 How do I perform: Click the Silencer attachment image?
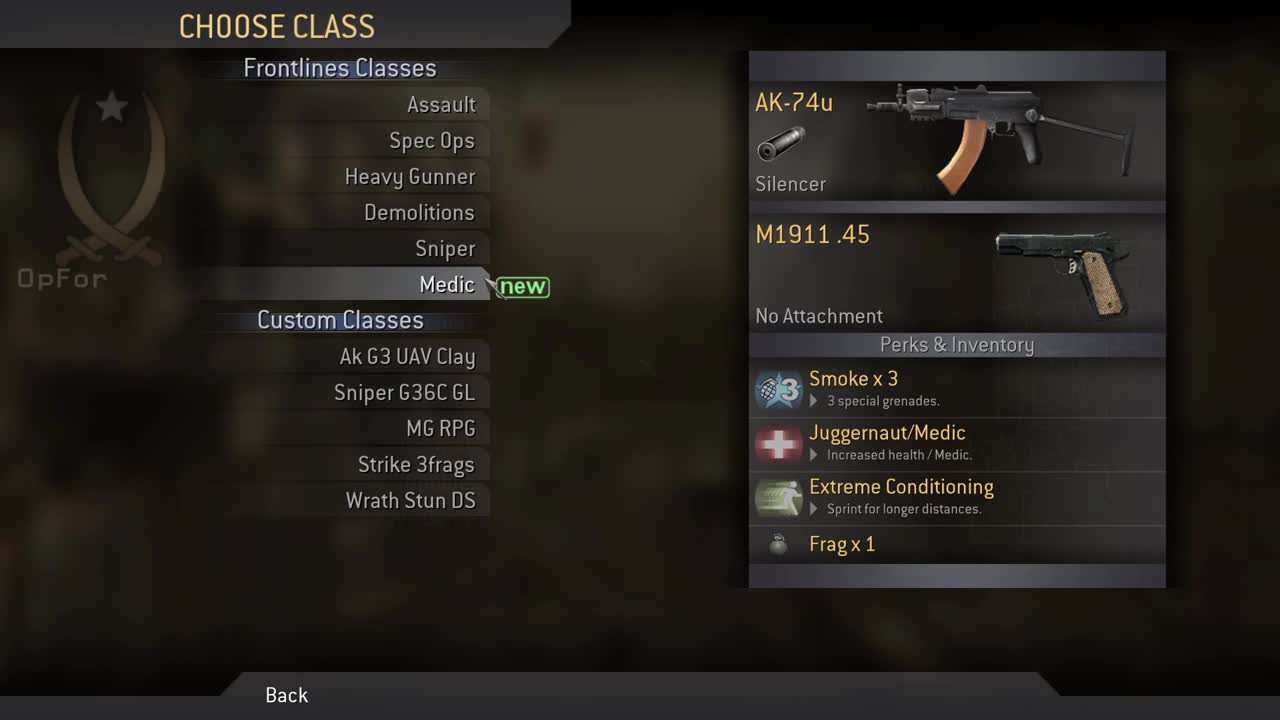tap(782, 145)
